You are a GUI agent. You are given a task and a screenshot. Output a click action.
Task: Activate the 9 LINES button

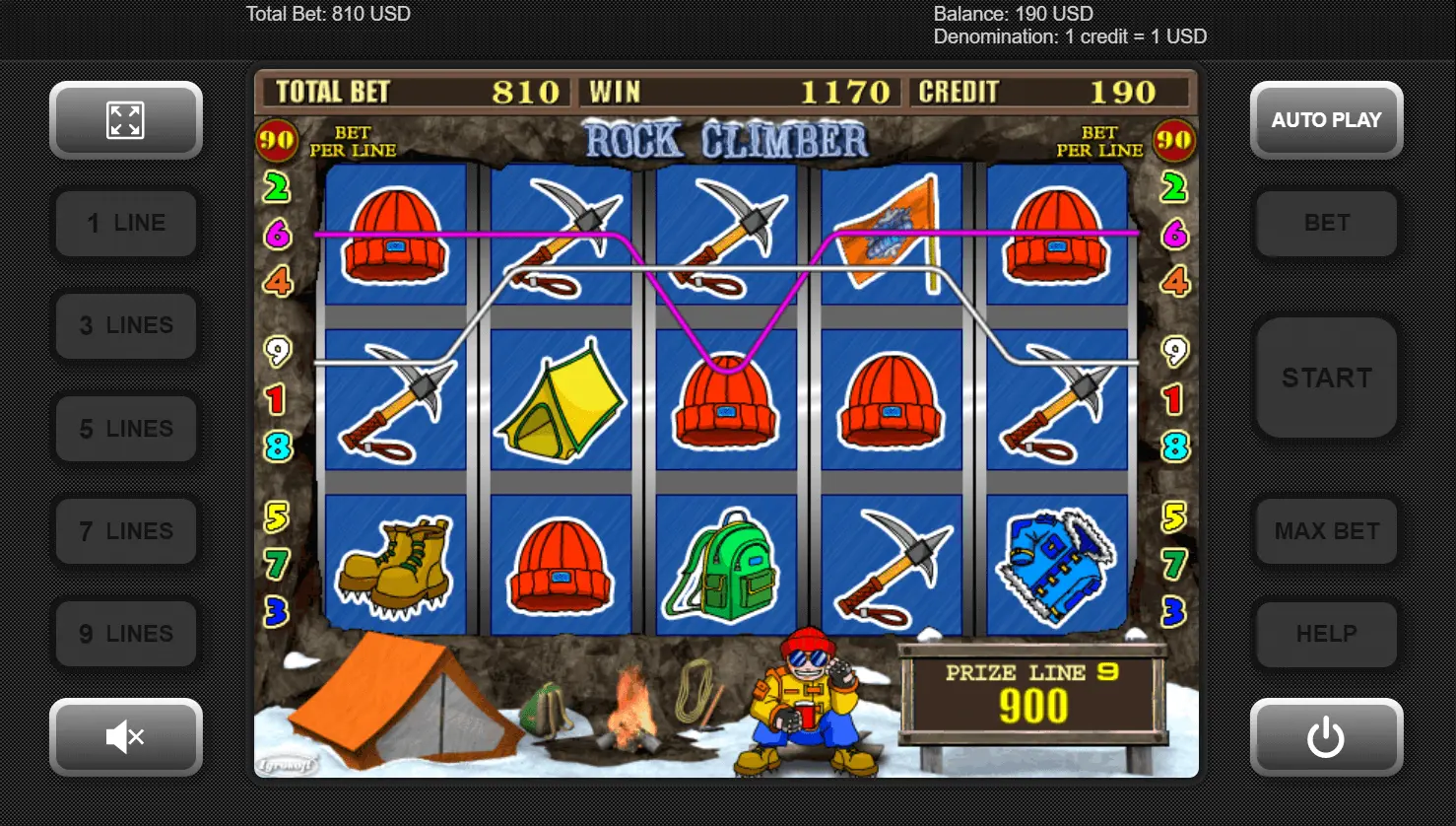tap(126, 634)
